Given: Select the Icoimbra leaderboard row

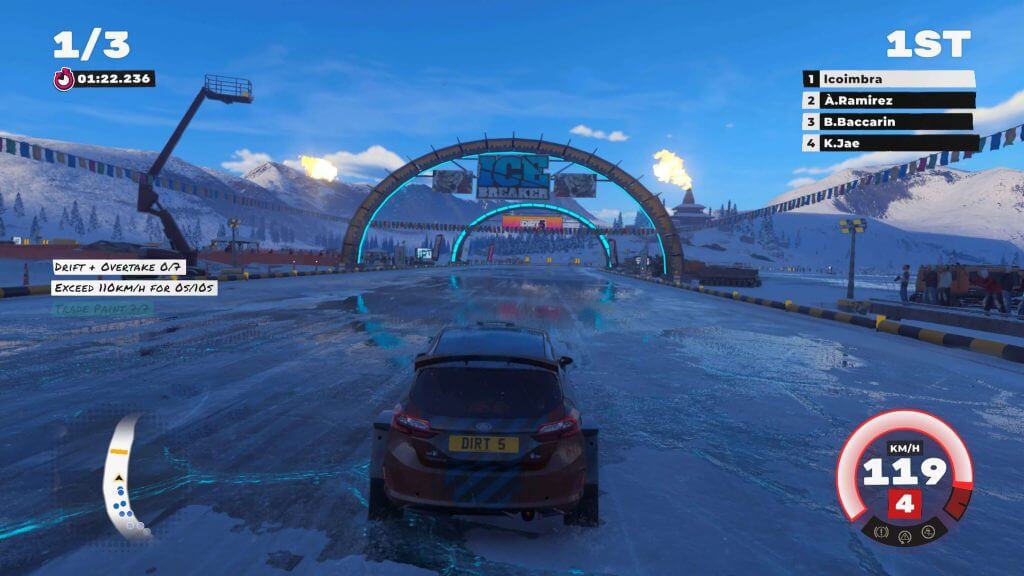Looking at the screenshot, I should click(x=888, y=79).
